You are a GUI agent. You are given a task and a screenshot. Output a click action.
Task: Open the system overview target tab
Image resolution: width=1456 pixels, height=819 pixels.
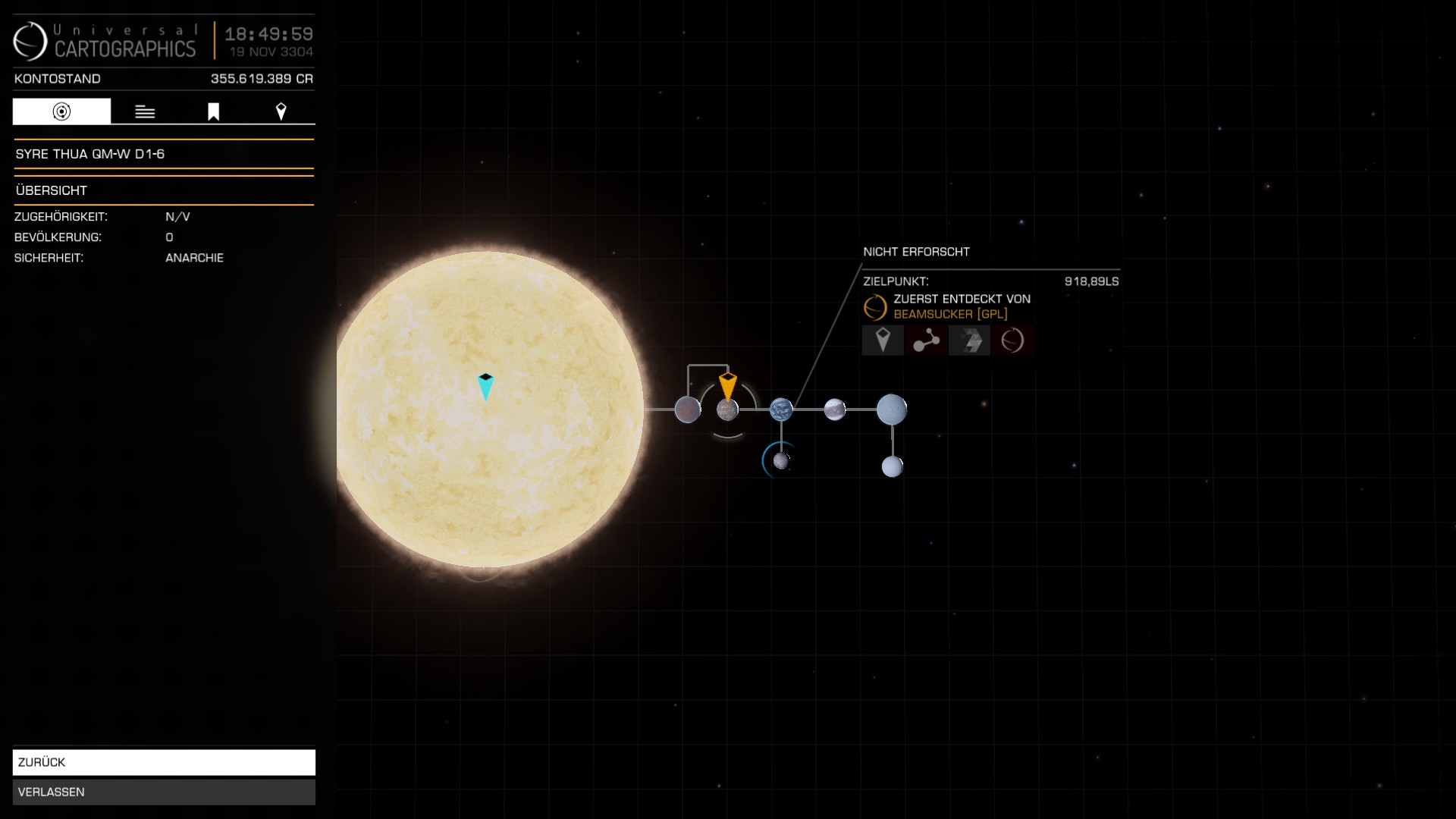point(61,111)
